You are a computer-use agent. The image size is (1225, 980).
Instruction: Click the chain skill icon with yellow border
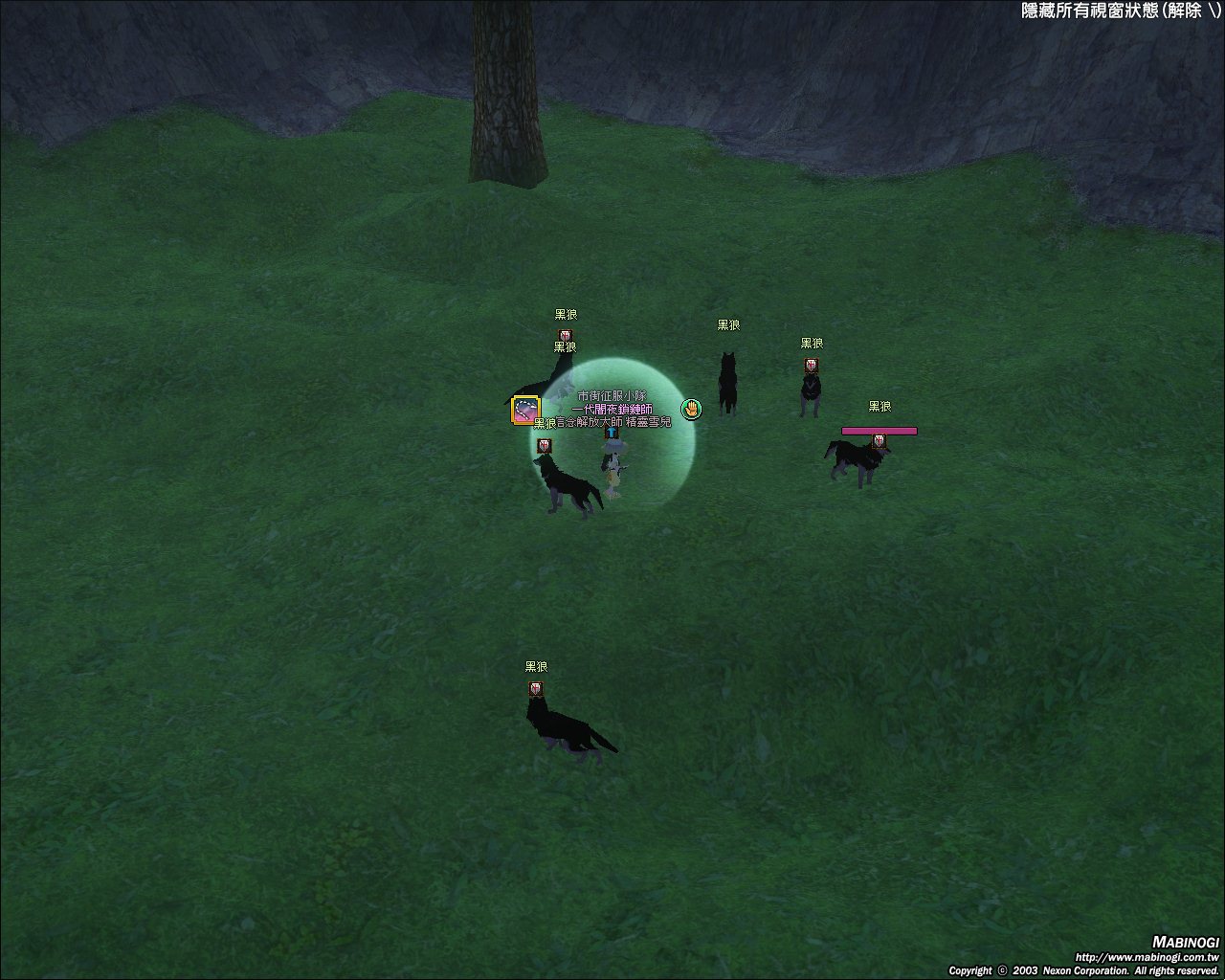coord(525,410)
